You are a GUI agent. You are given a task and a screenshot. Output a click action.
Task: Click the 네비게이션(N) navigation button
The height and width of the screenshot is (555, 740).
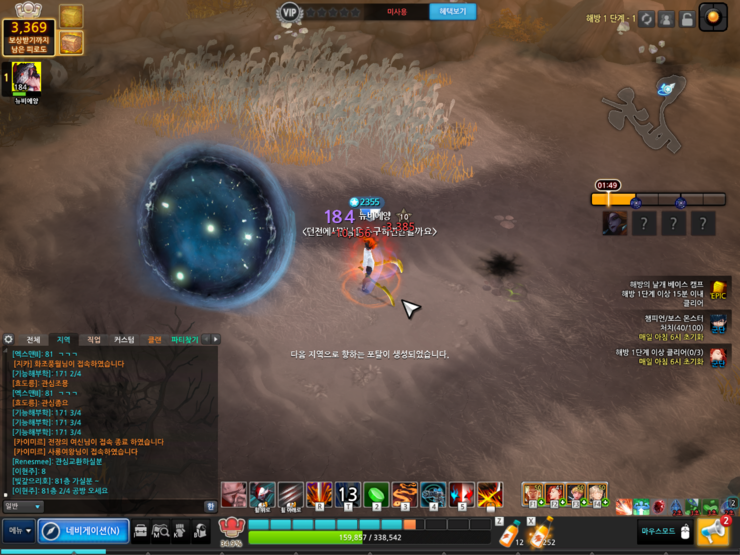(x=84, y=531)
